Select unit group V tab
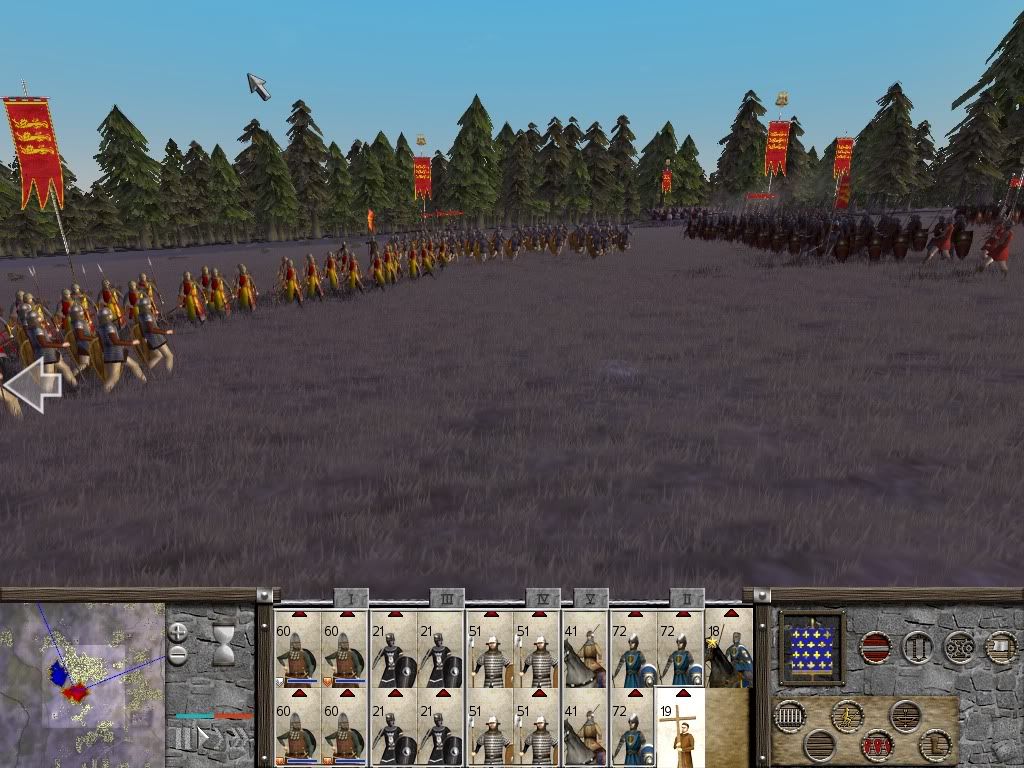Screen dimensions: 1024x768 [591, 598]
